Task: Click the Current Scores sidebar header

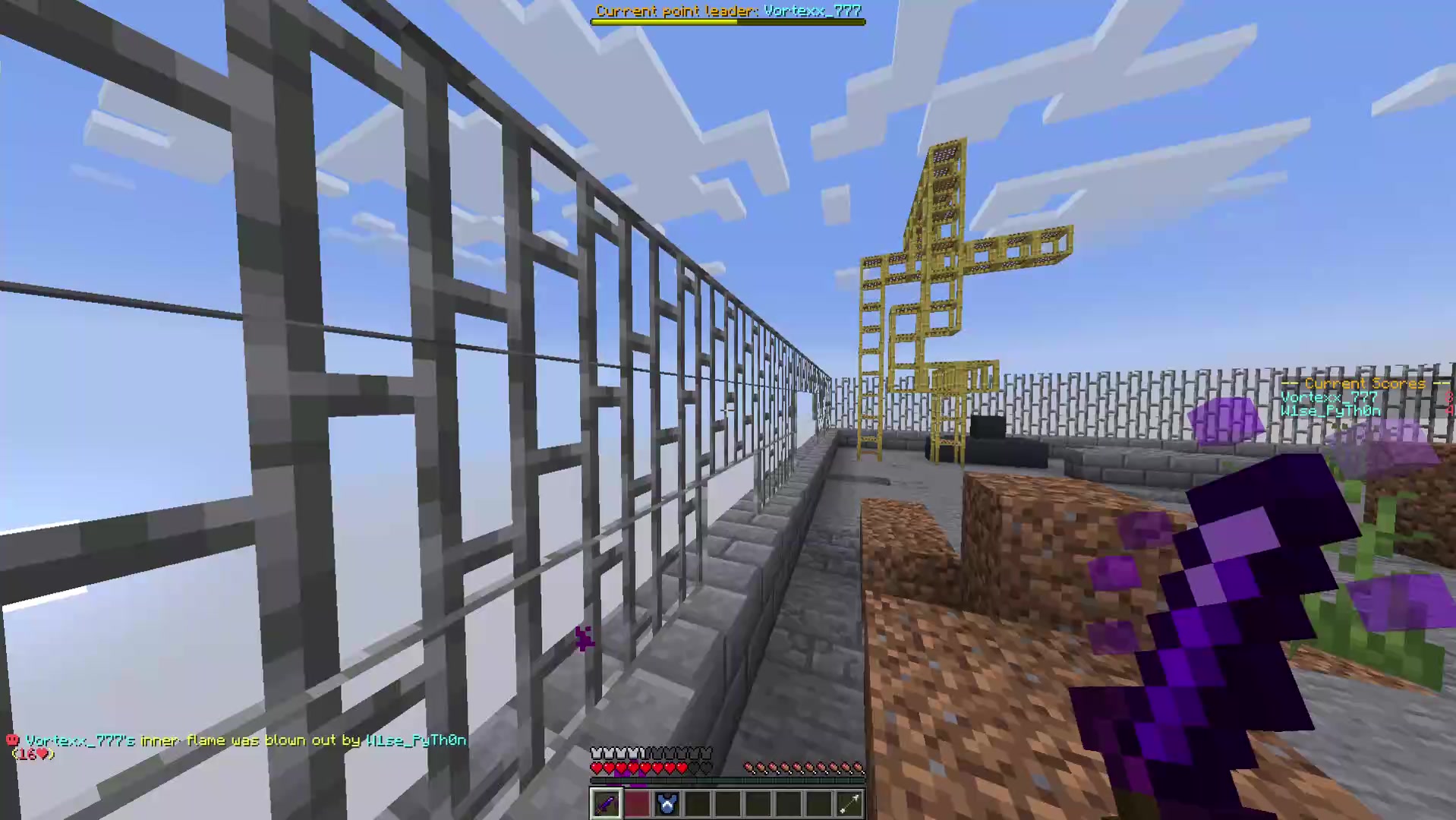Action: (1364, 383)
